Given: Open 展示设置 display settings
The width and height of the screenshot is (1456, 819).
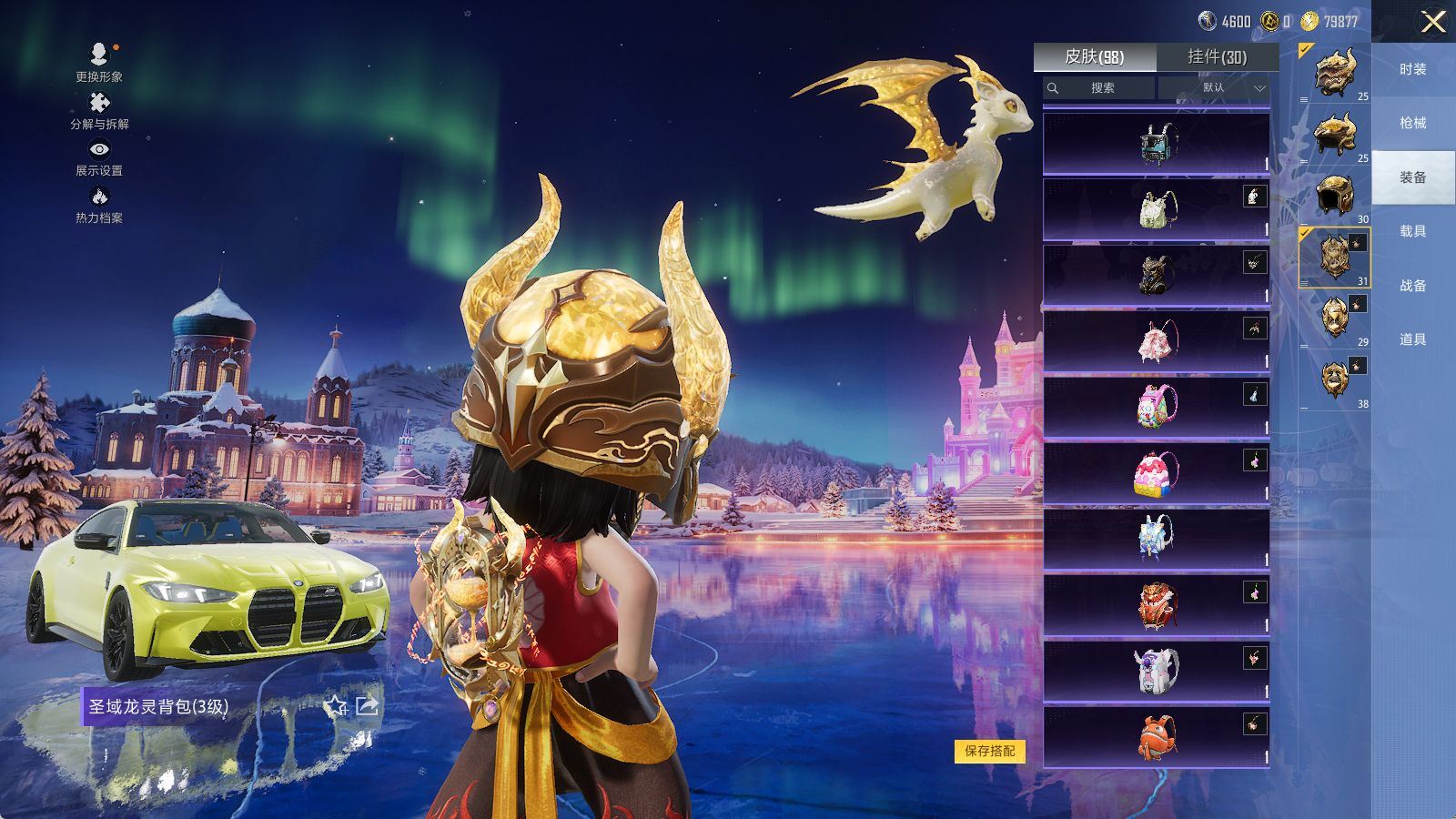Looking at the screenshot, I should [99, 157].
